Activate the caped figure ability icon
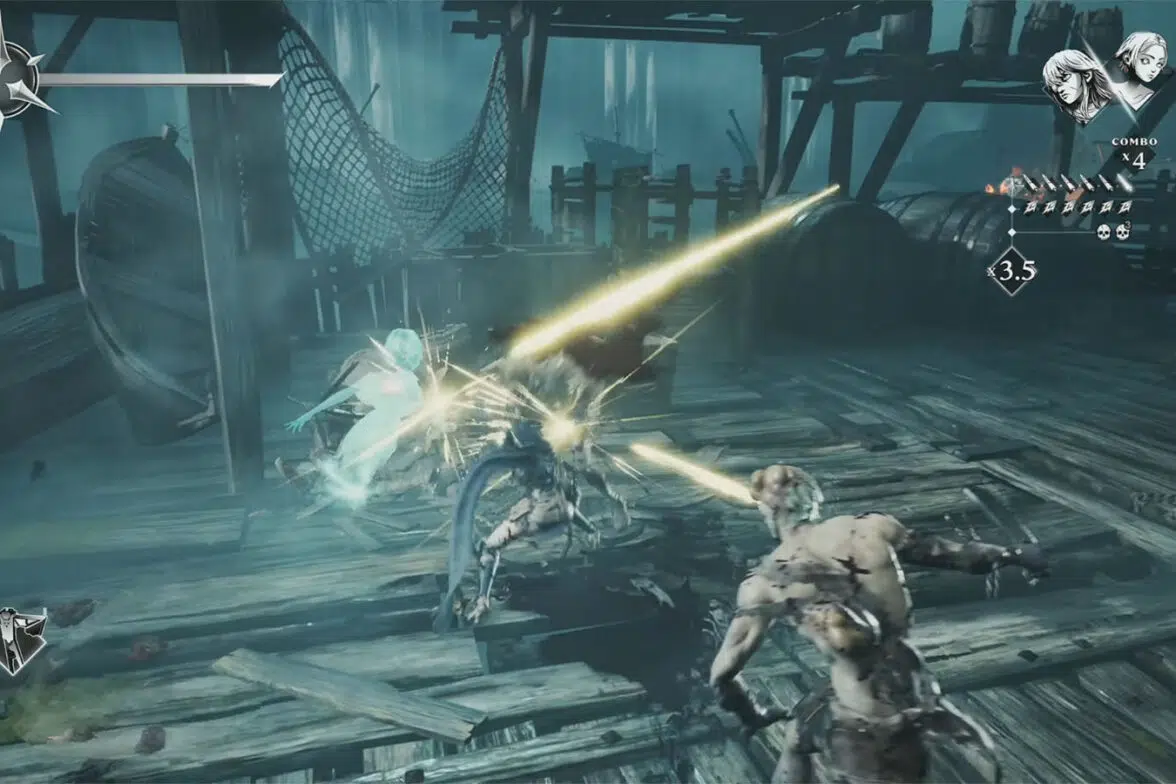Viewport: 1176px width, 784px height. (x=20, y=640)
